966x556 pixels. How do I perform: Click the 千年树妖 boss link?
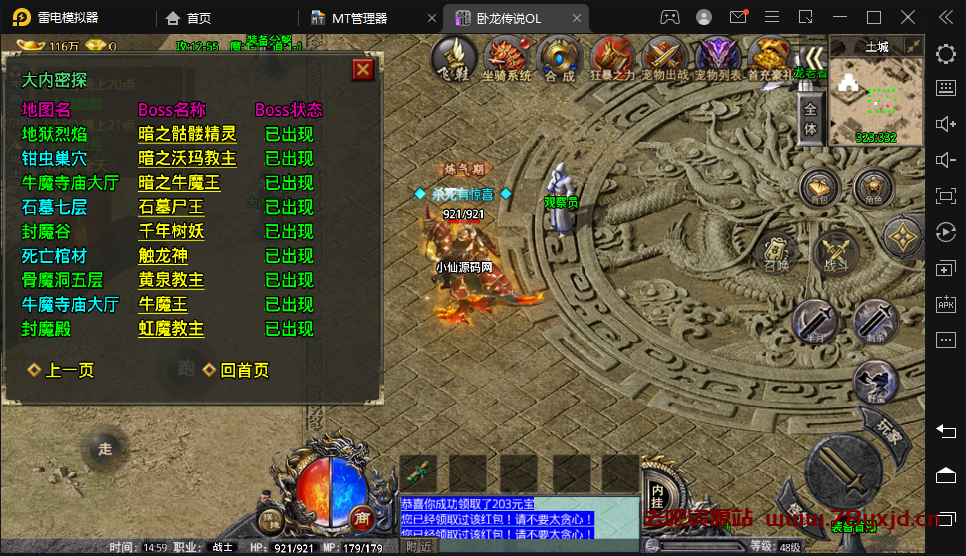point(171,231)
